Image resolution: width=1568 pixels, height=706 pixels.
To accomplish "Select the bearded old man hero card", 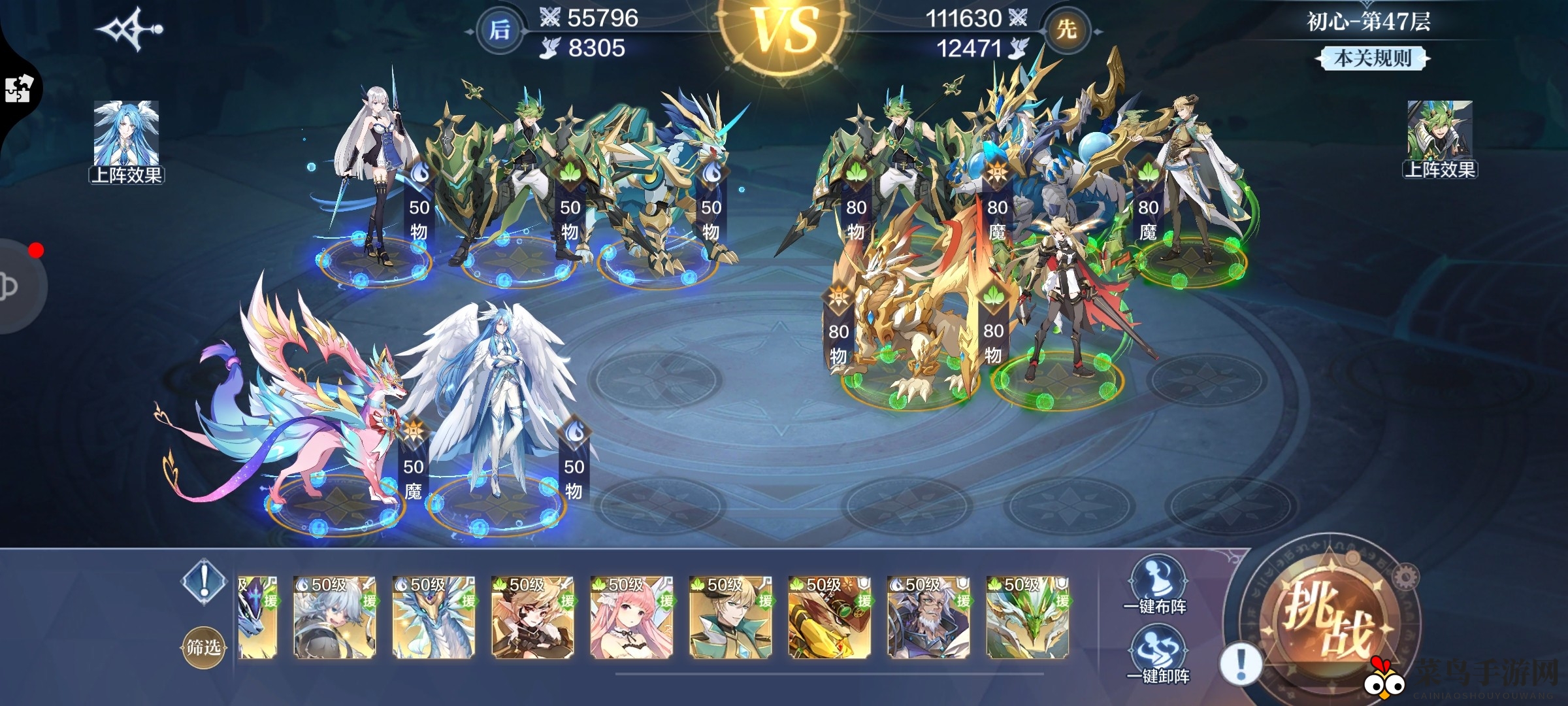I will click(x=928, y=617).
